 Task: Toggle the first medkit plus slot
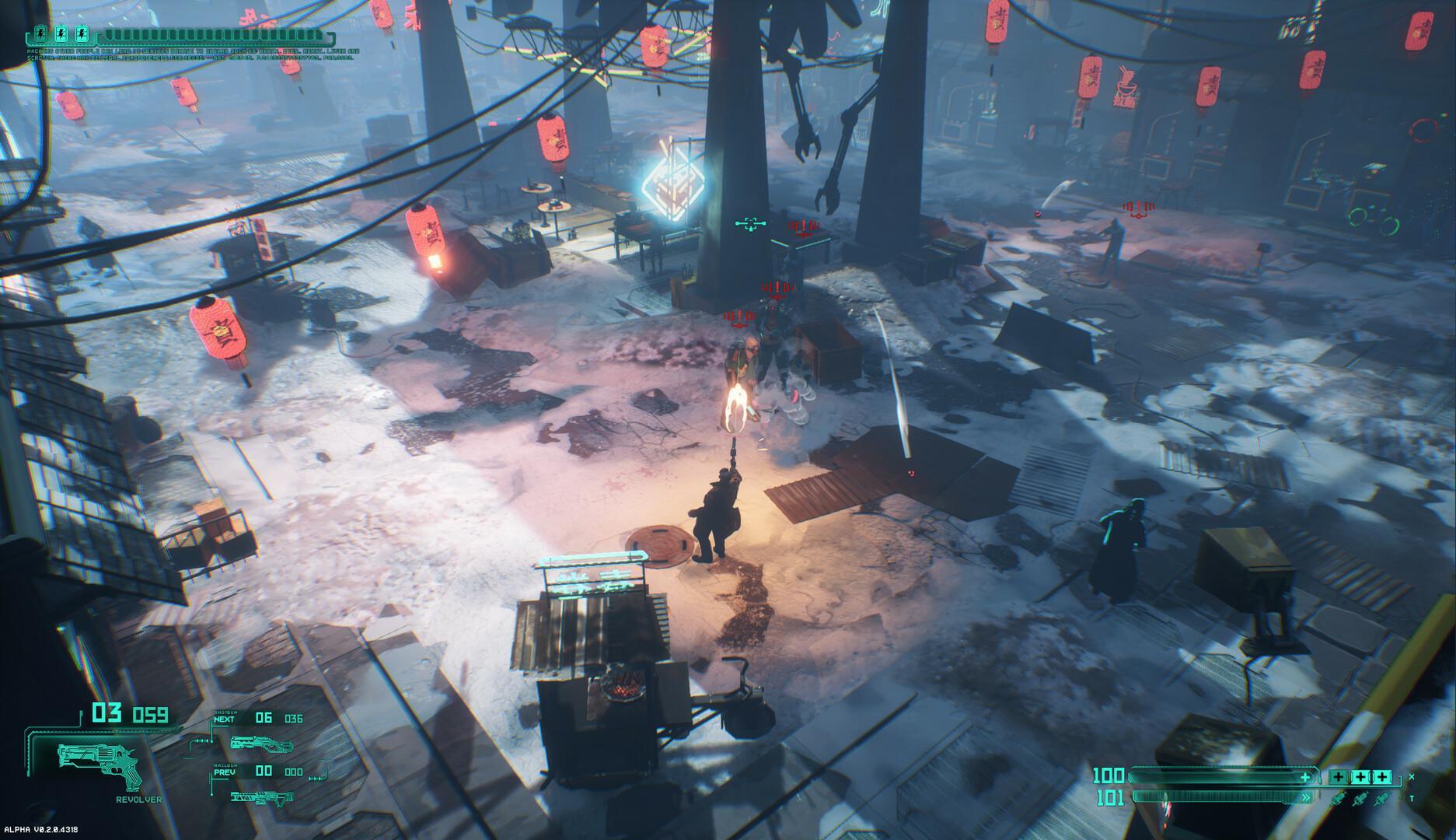(x=1339, y=775)
